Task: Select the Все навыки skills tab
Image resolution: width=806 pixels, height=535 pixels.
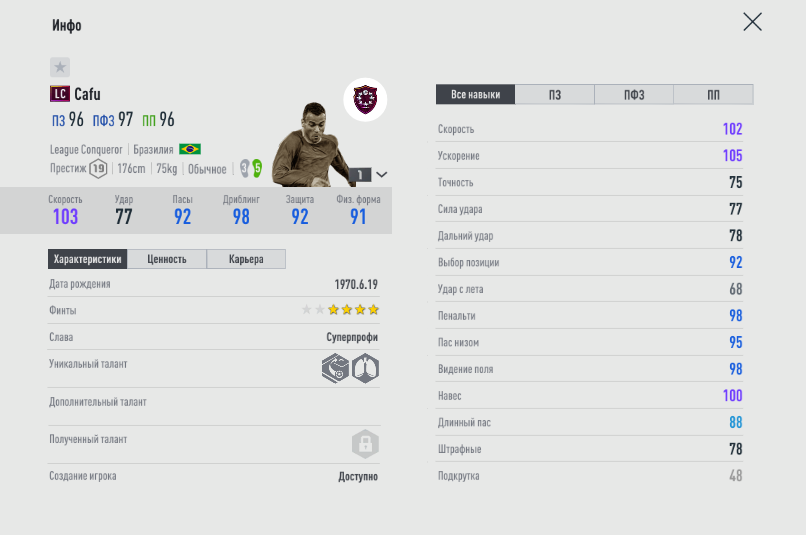Action: [x=475, y=95]
